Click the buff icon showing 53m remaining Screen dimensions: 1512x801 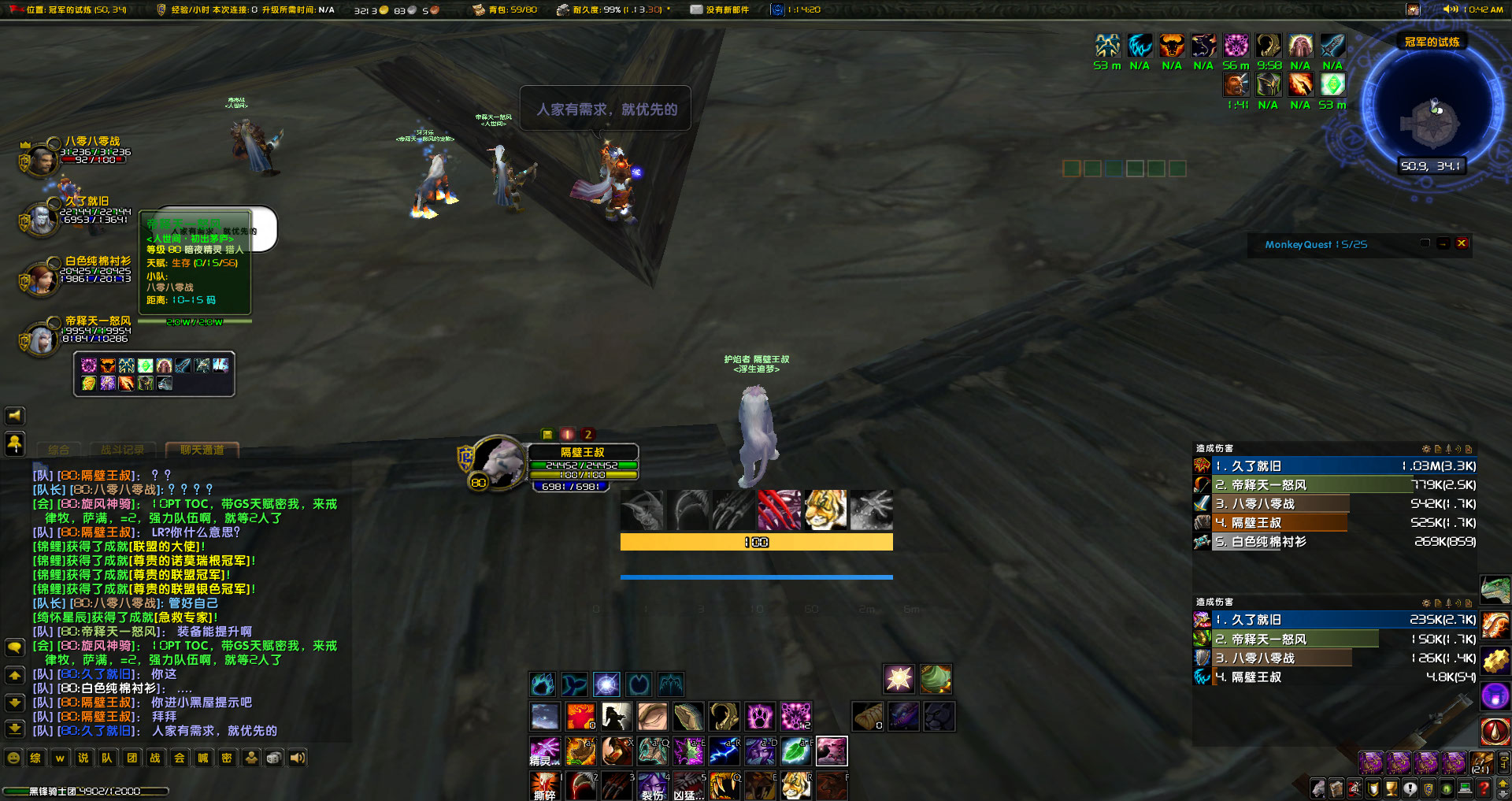pyautogui.click(x=1109, y=47)
